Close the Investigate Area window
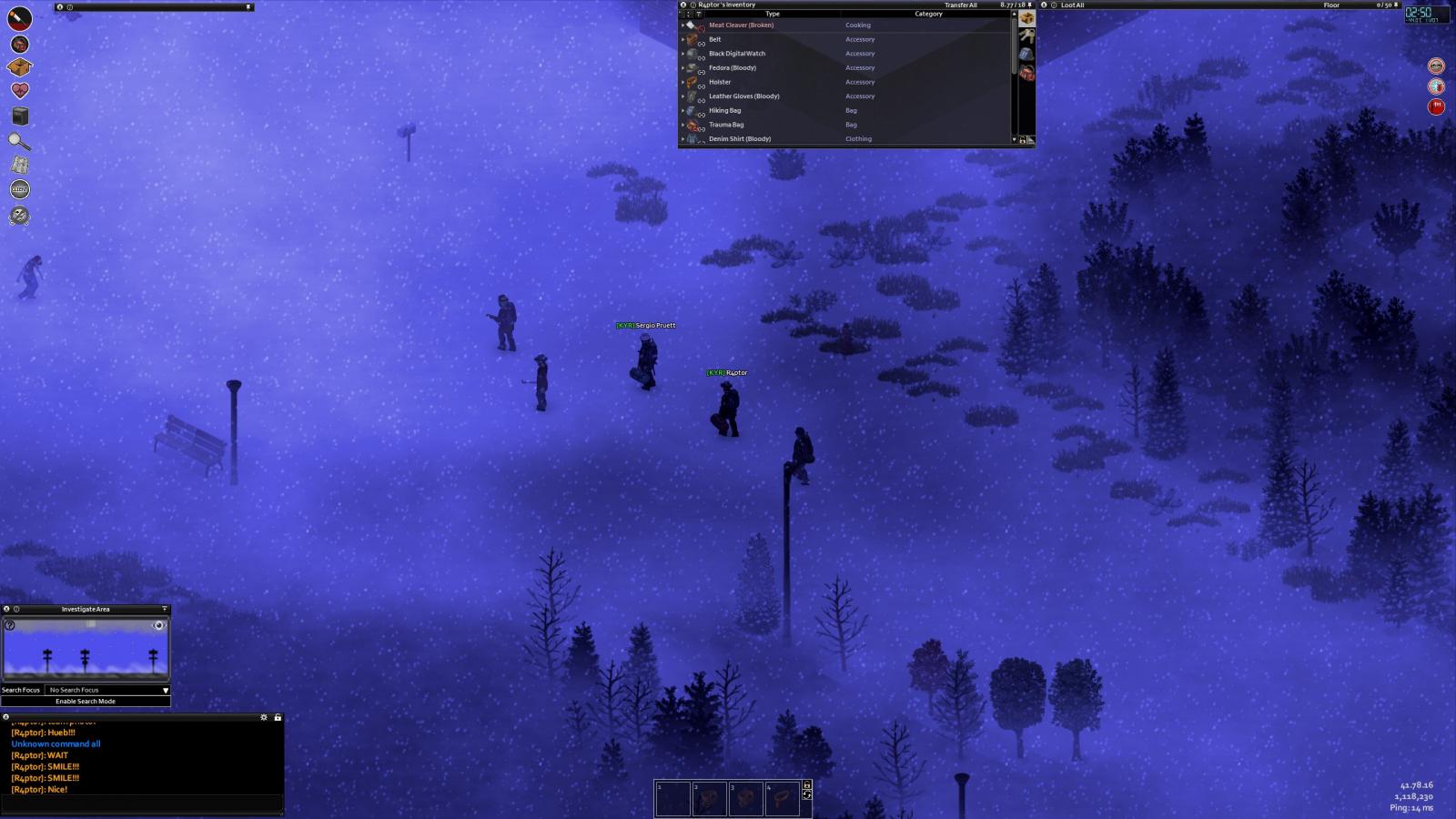Viewport: 1456px width, 819px height. (6, 609)
